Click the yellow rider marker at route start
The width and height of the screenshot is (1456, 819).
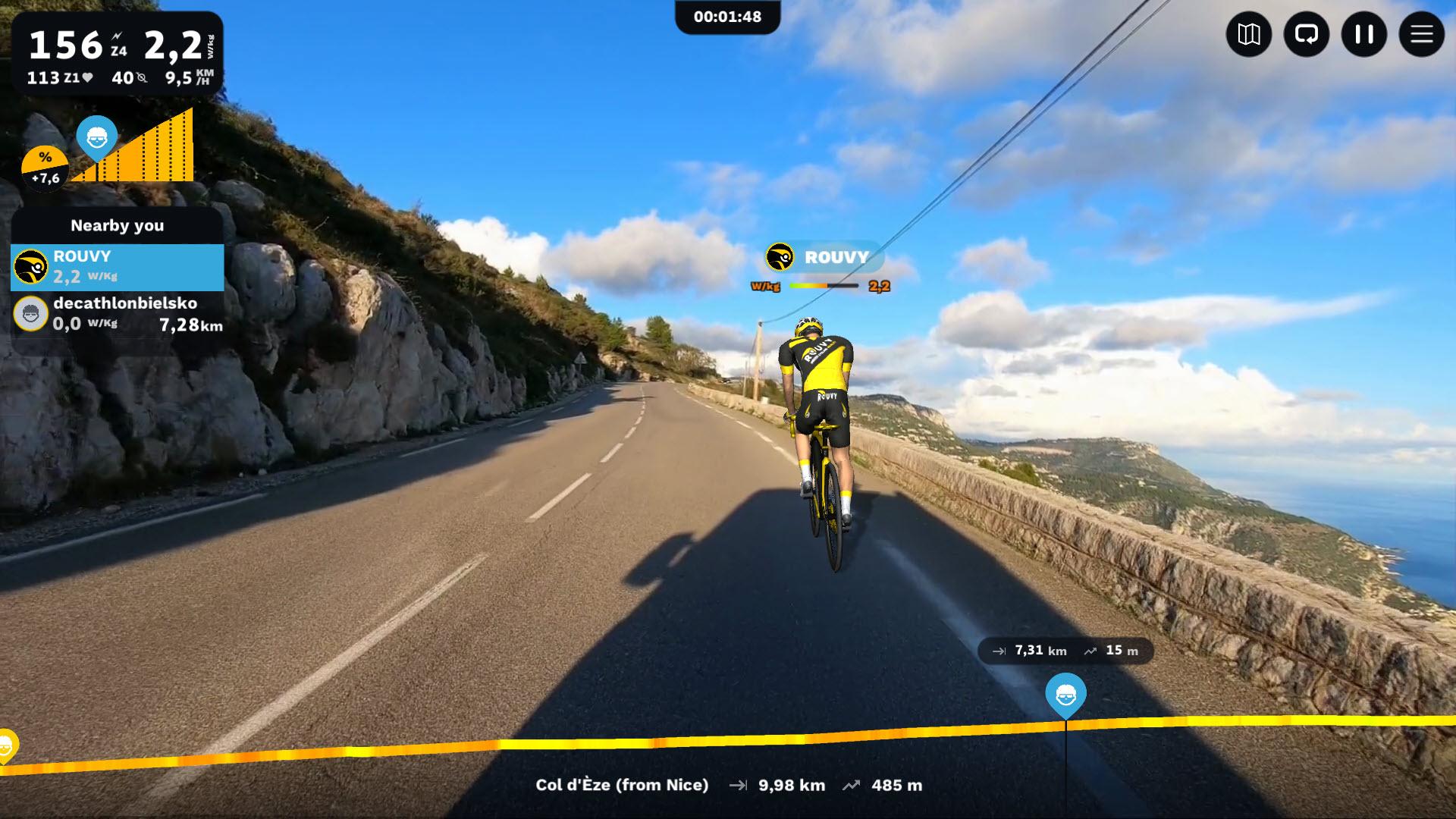[x=6, y=745]
